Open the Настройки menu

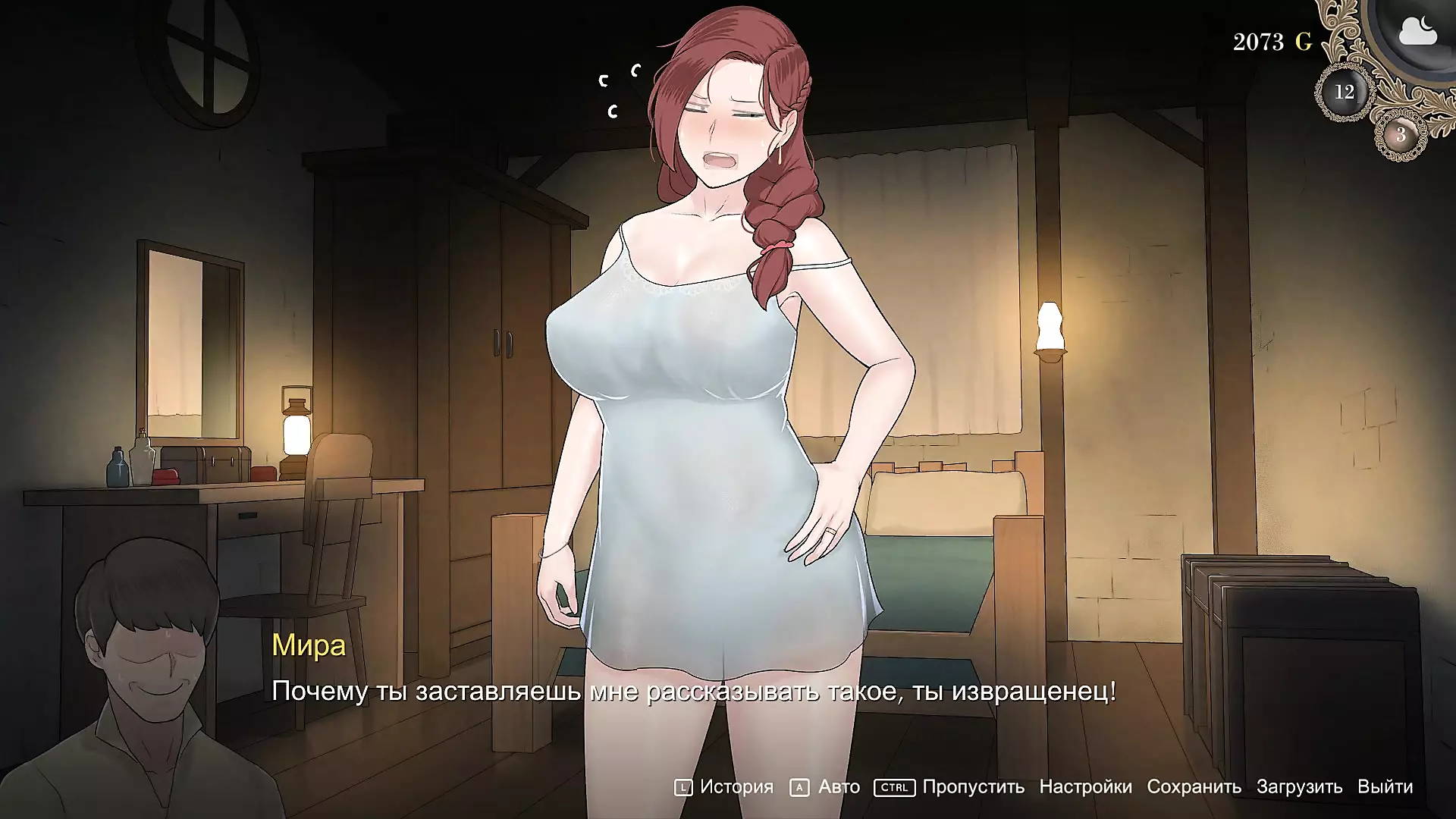1085,787
